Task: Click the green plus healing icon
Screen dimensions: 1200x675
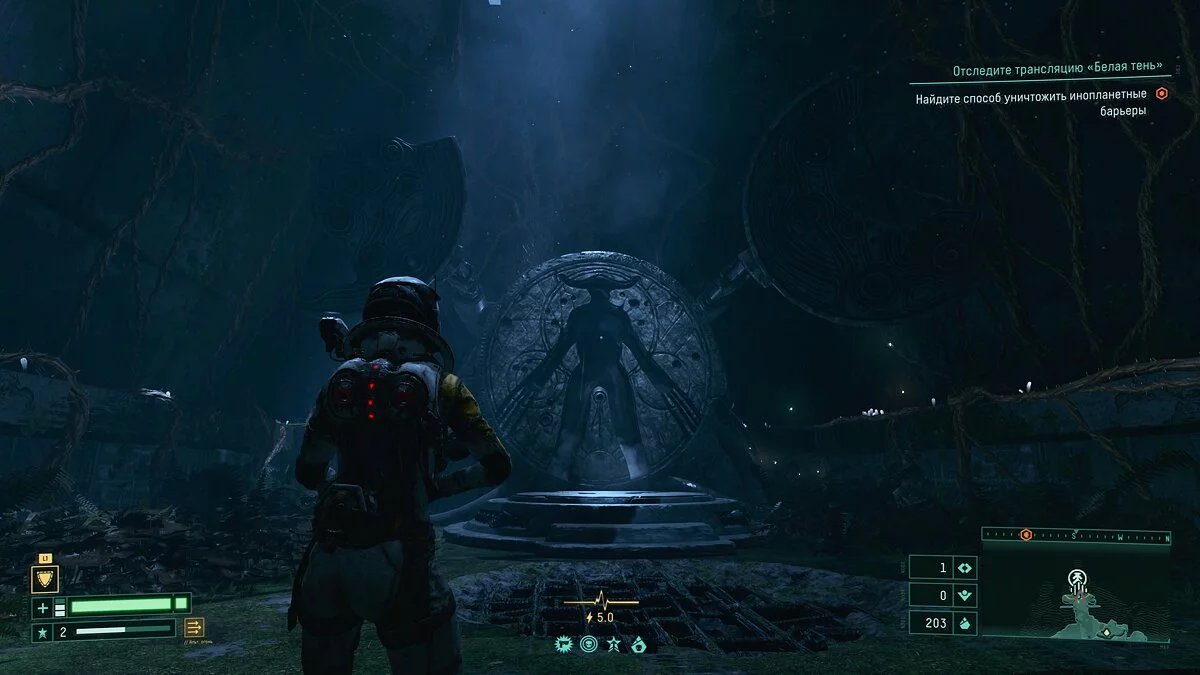Action: coord(42,607)
